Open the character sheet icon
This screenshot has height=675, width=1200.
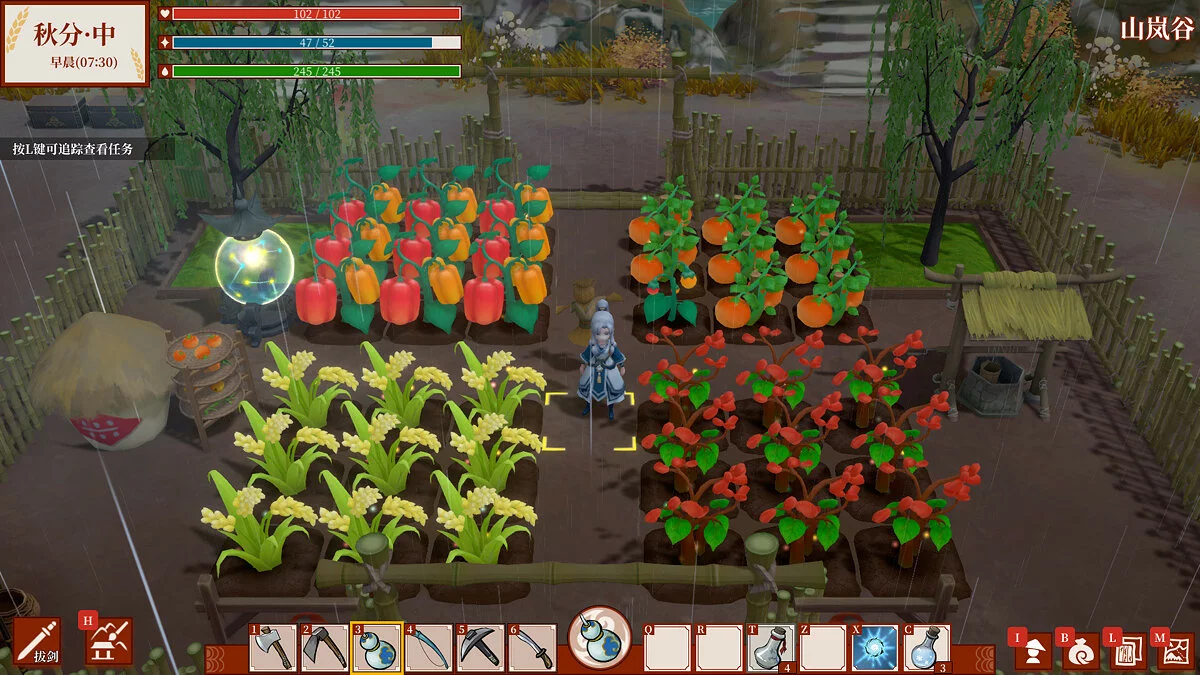coord(1034,651)
